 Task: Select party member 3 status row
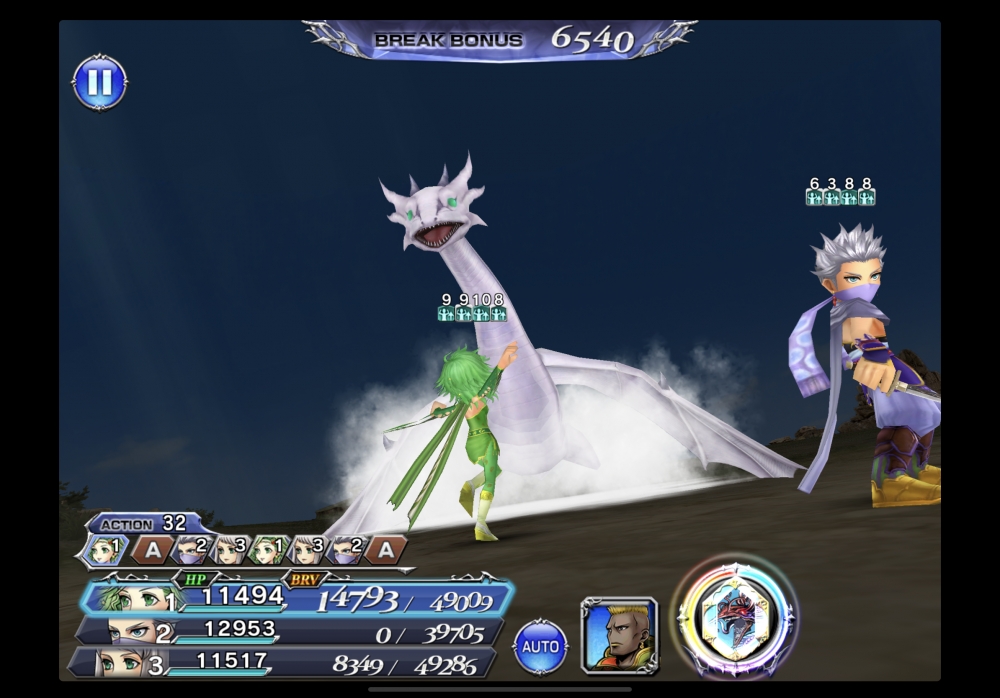click(x=285, y=661)
